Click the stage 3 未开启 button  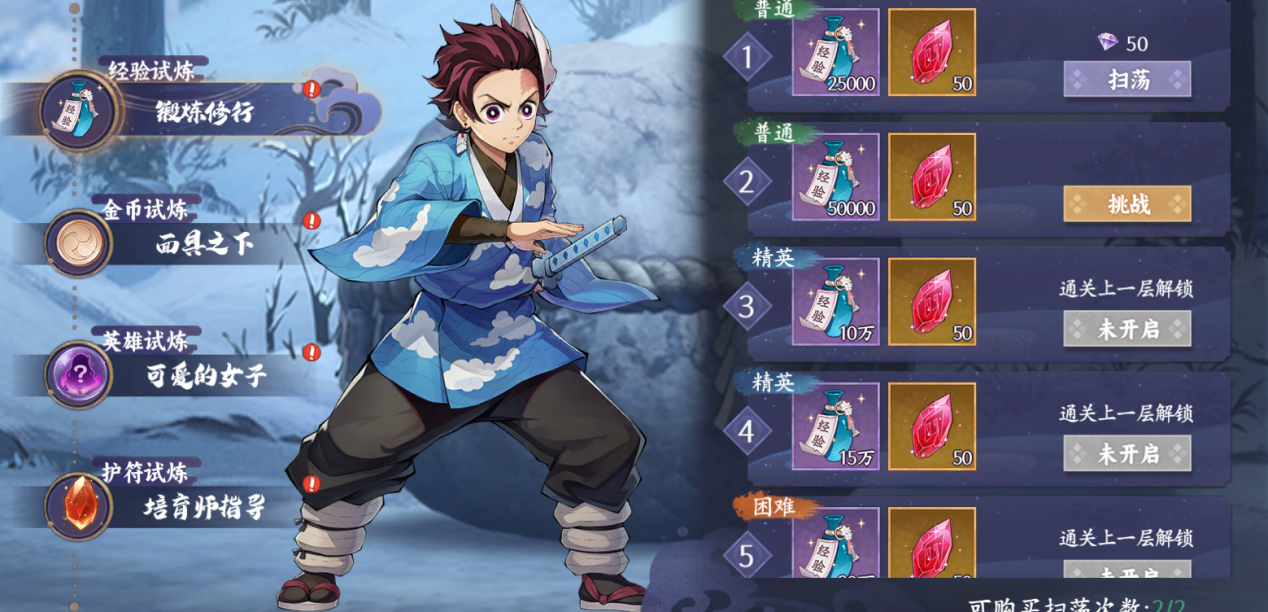coord(1127,329)
